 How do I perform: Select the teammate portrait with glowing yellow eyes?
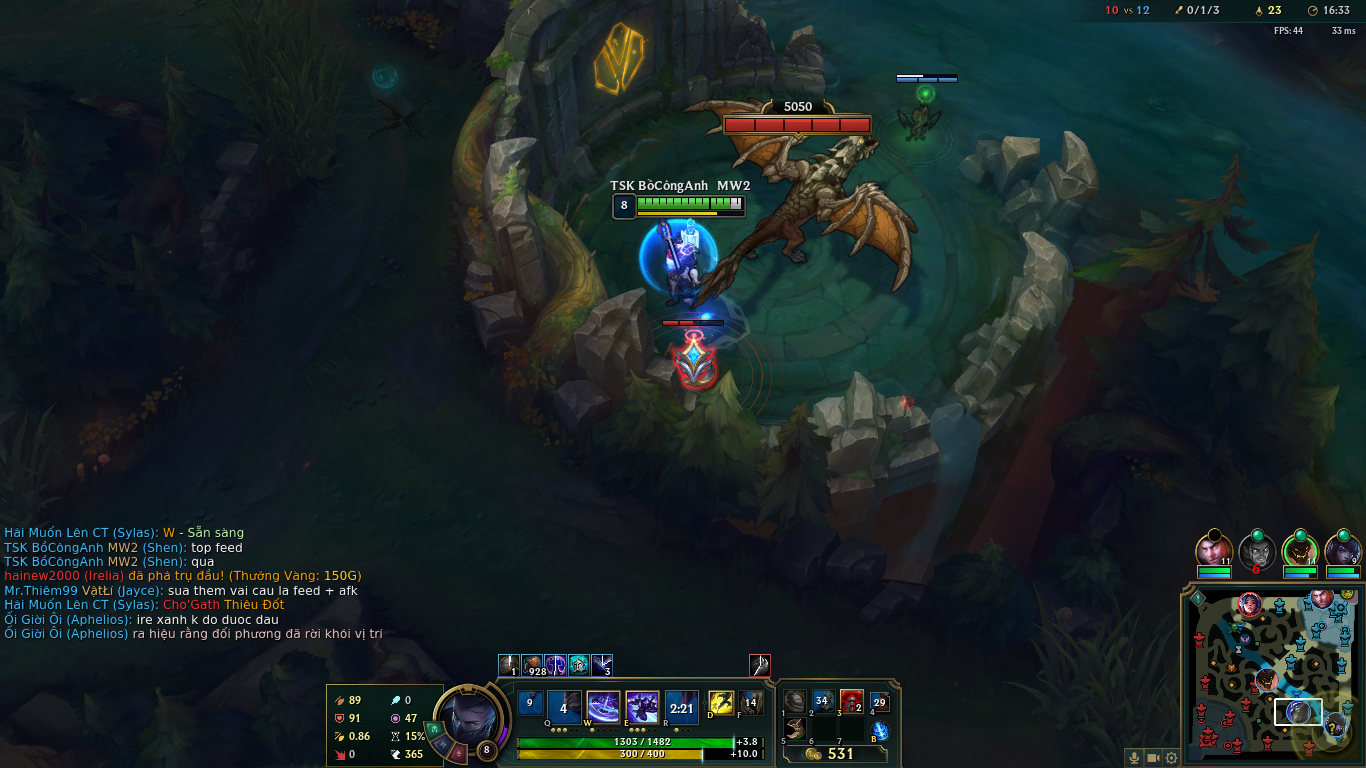tap(1300, 551)
